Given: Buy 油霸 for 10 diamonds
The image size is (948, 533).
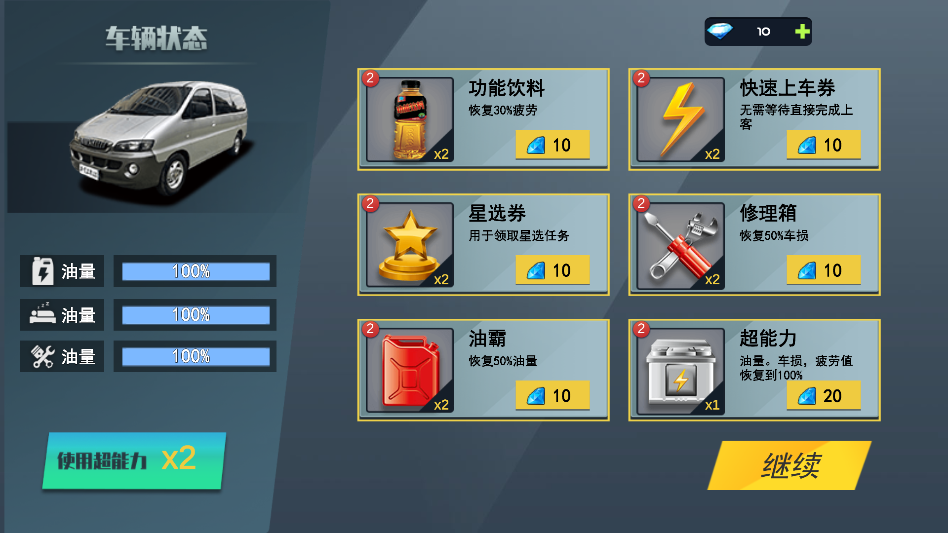Looking at the screenshot, I should pos(552,395).
